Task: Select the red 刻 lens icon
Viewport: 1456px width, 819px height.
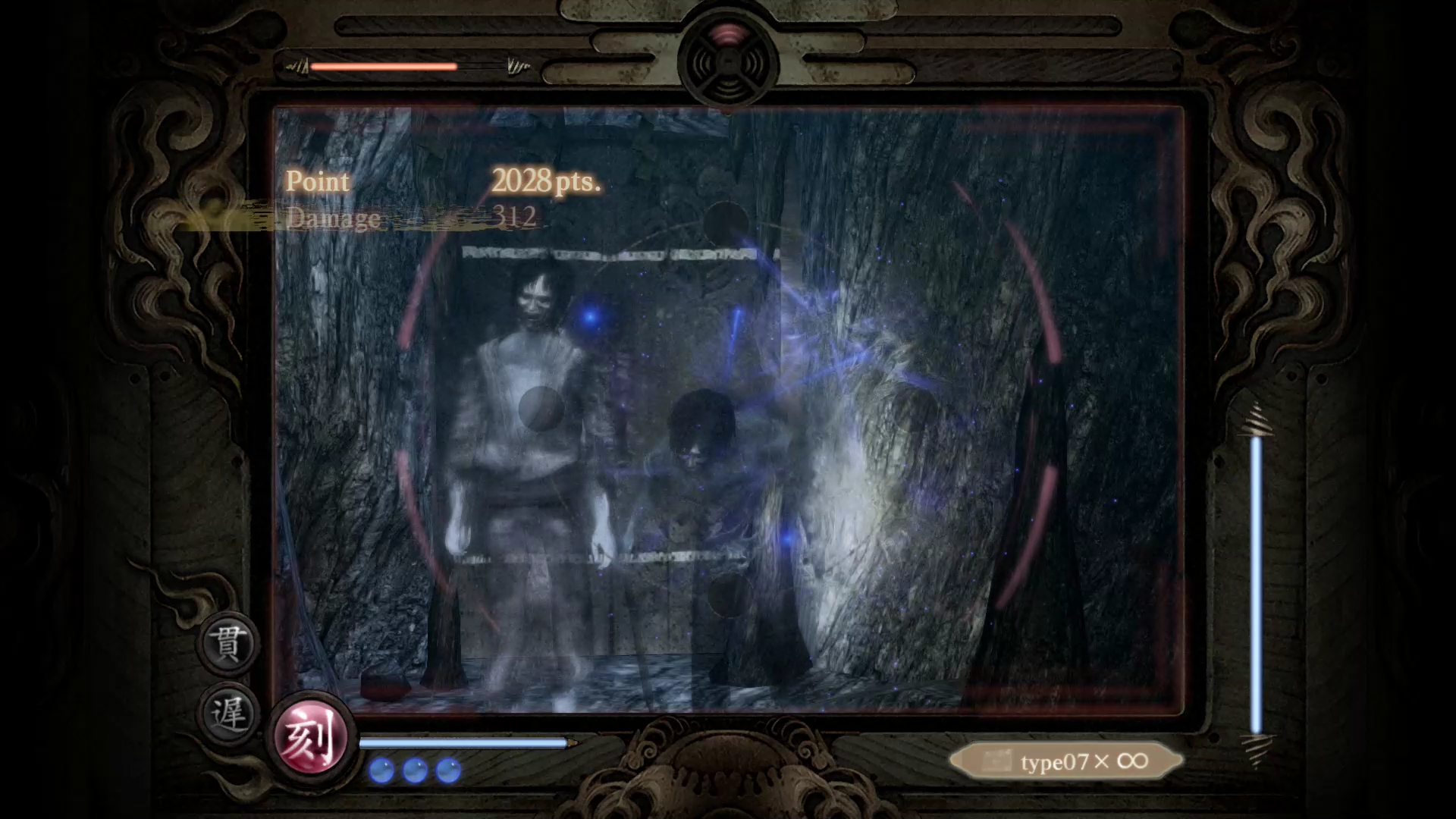Action: [x=311, y=736]
